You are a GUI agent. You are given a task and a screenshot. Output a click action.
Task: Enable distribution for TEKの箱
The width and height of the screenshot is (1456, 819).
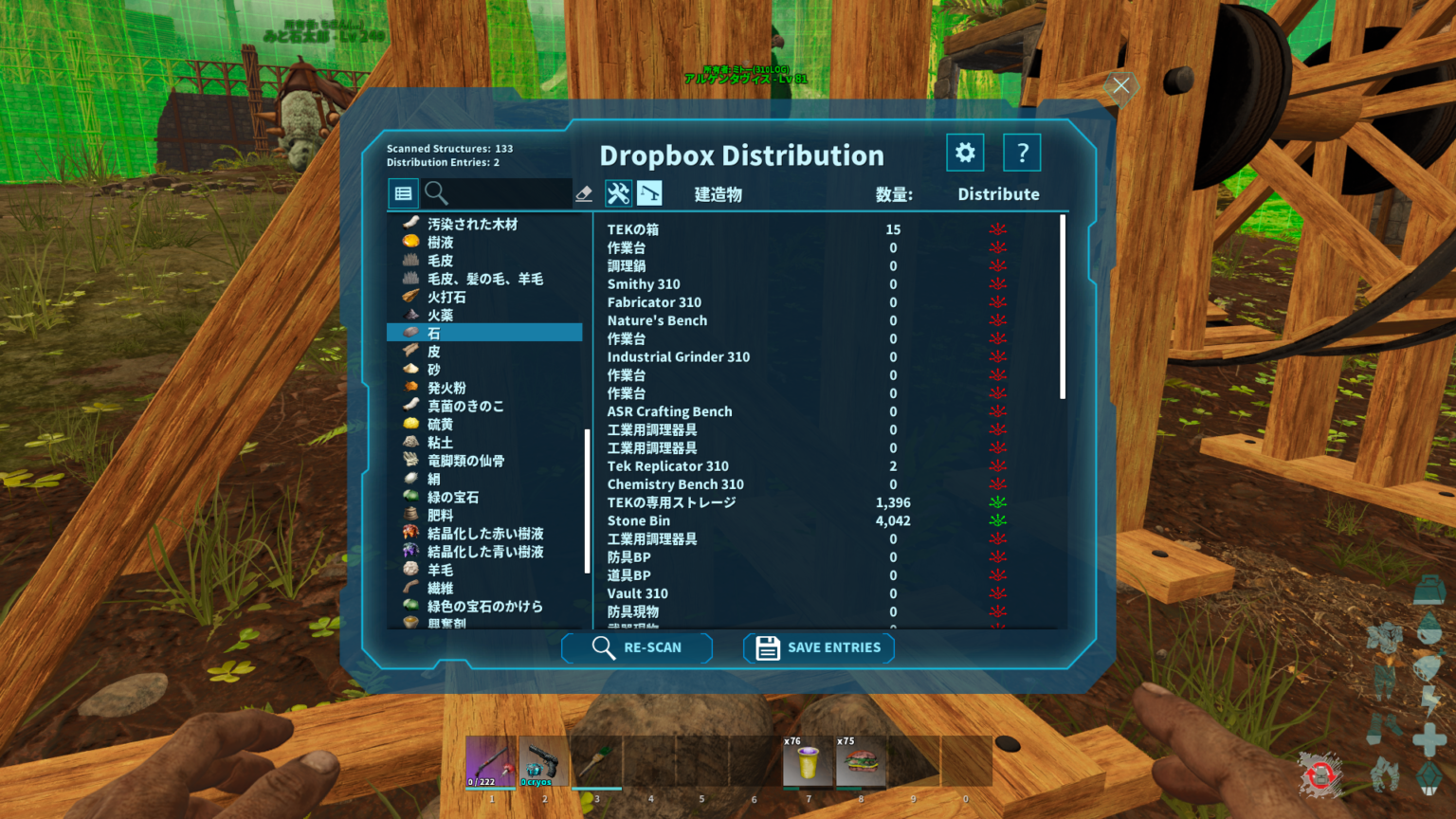pyautogui.click(x=997, y=228)
